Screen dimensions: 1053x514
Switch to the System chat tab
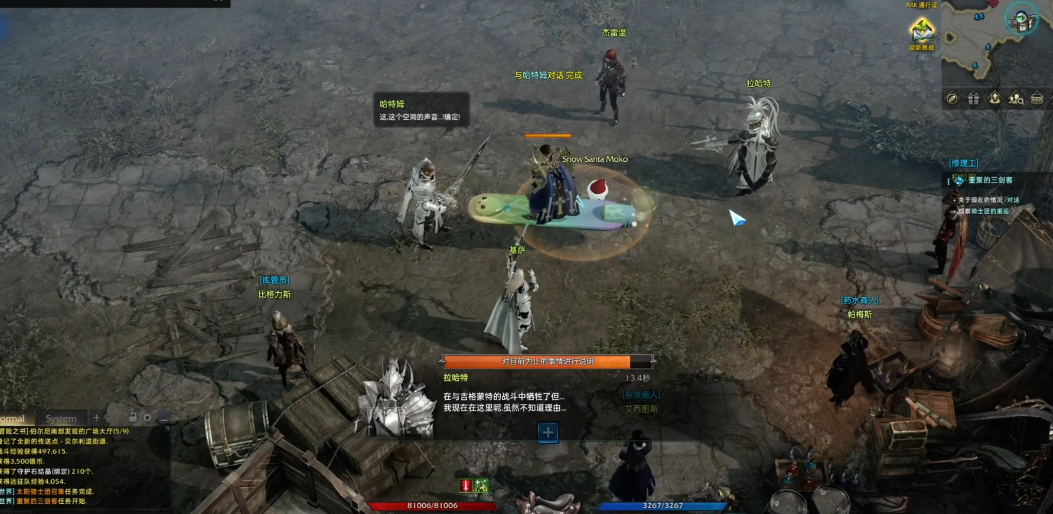click(61, 418)
